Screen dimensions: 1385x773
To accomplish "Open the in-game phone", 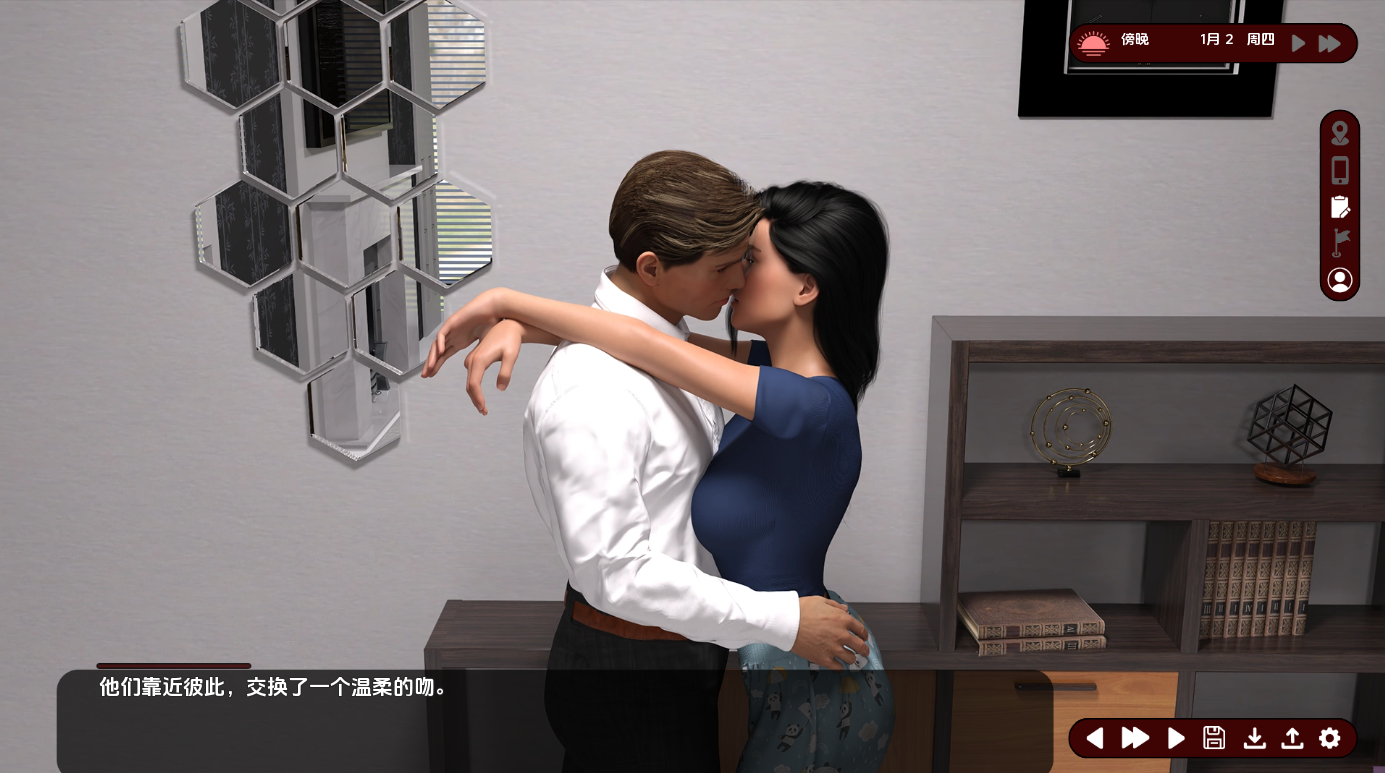I will 1339,170.
